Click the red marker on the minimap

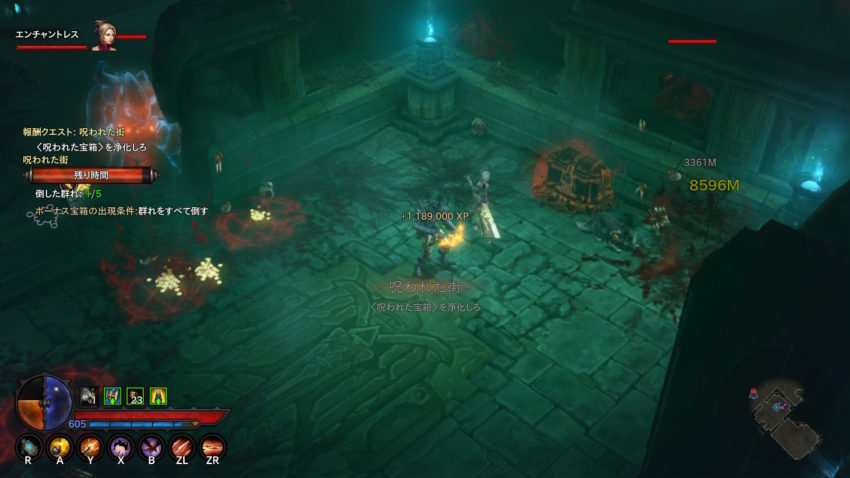[x=753, y=393]
